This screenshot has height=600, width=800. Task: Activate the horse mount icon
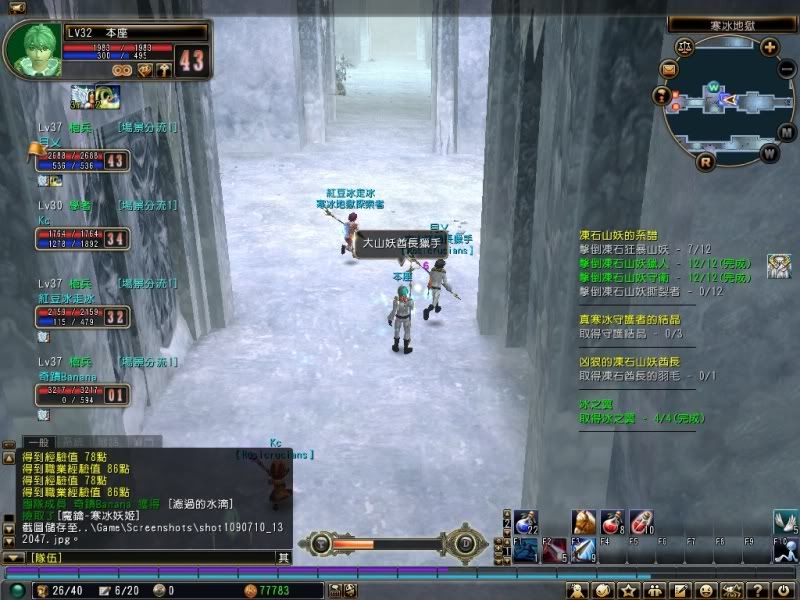coord(584,521)
